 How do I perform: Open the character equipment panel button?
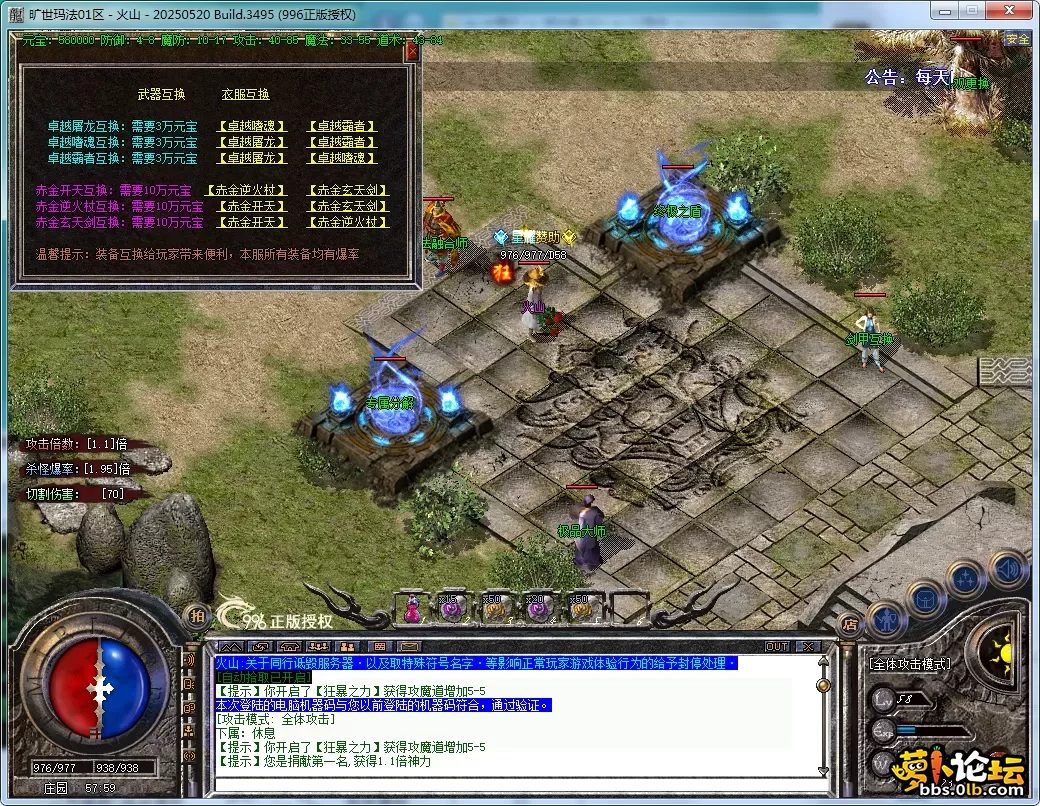(887, 618)
